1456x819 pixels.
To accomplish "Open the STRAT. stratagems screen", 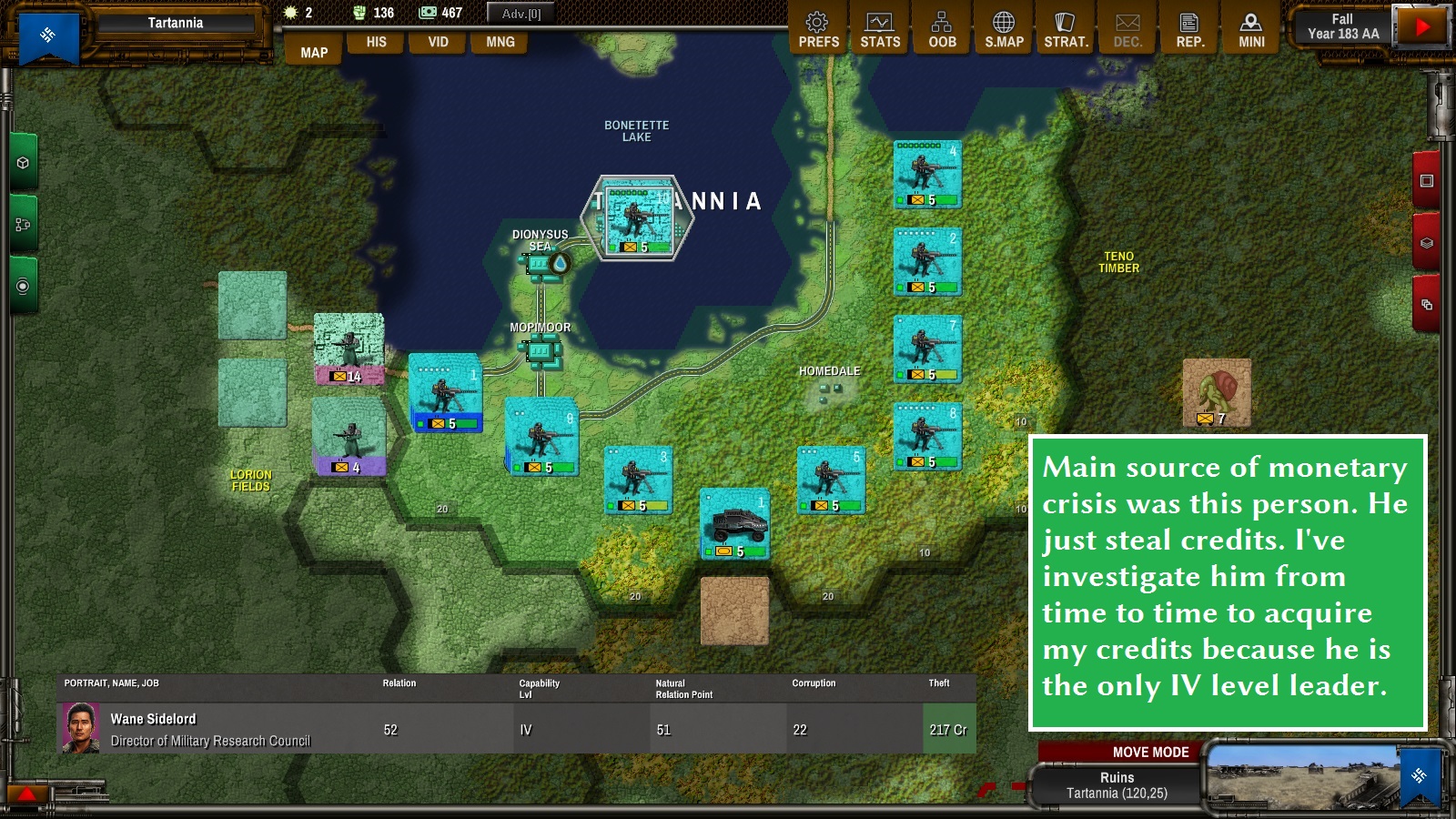I will pos(1066,30).
